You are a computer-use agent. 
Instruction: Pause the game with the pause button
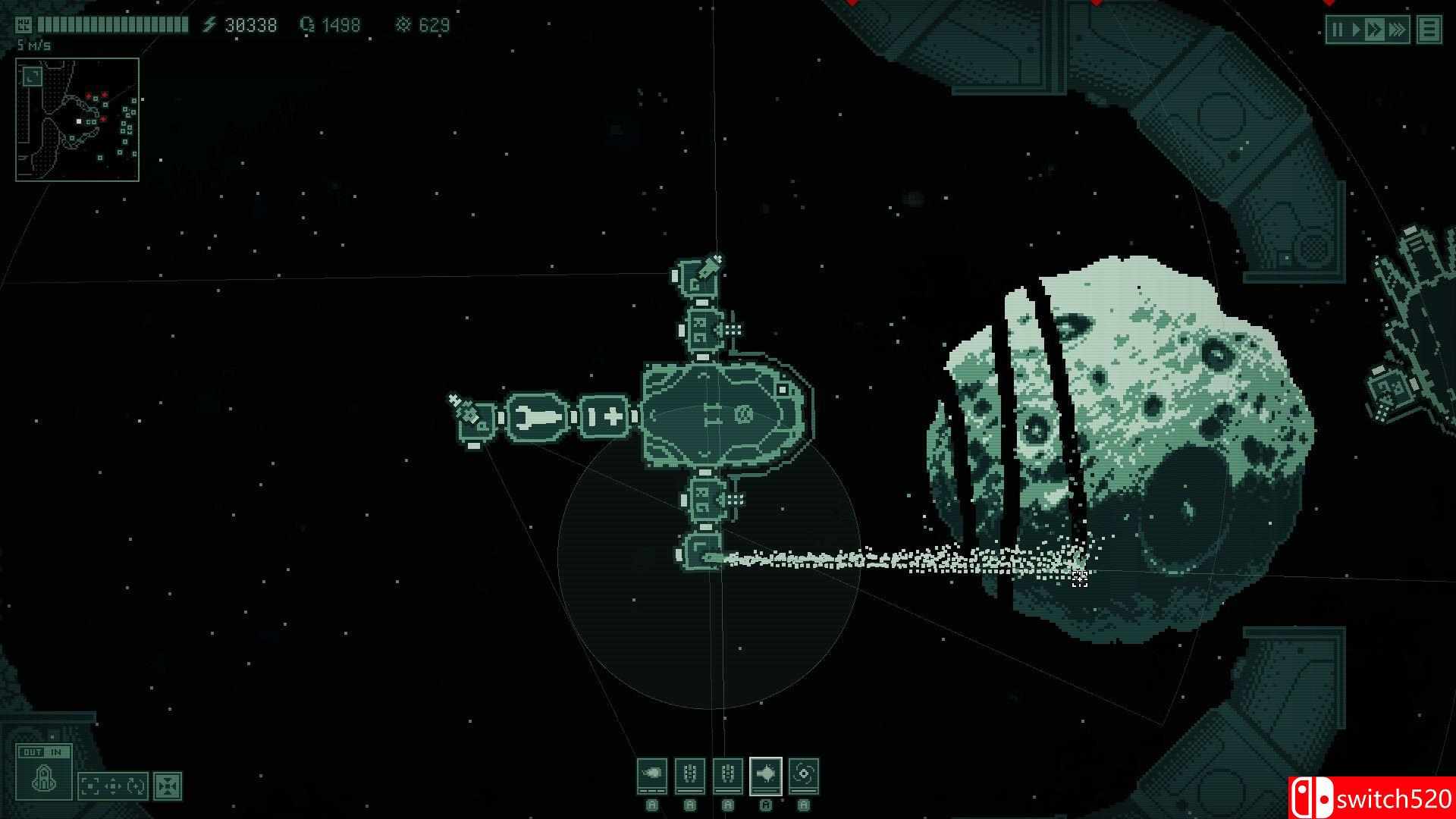click(1338, 29)
